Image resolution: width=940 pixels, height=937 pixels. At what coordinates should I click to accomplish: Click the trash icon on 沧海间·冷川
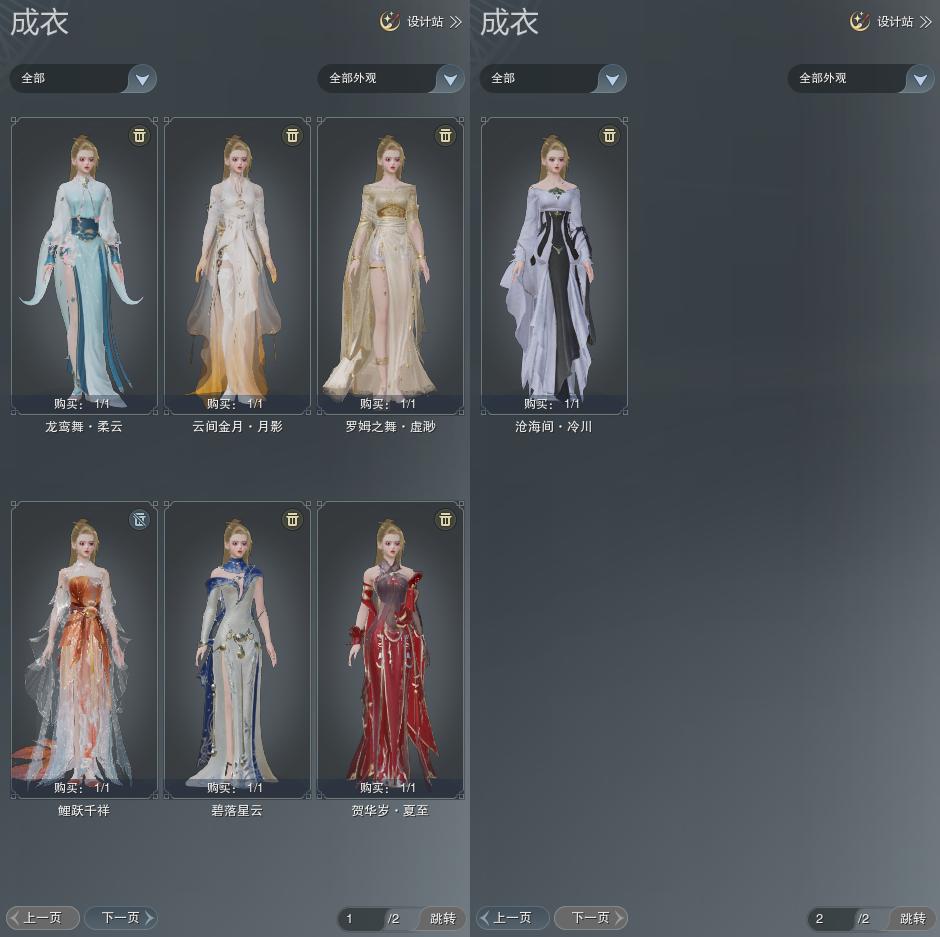pos(609,135)
